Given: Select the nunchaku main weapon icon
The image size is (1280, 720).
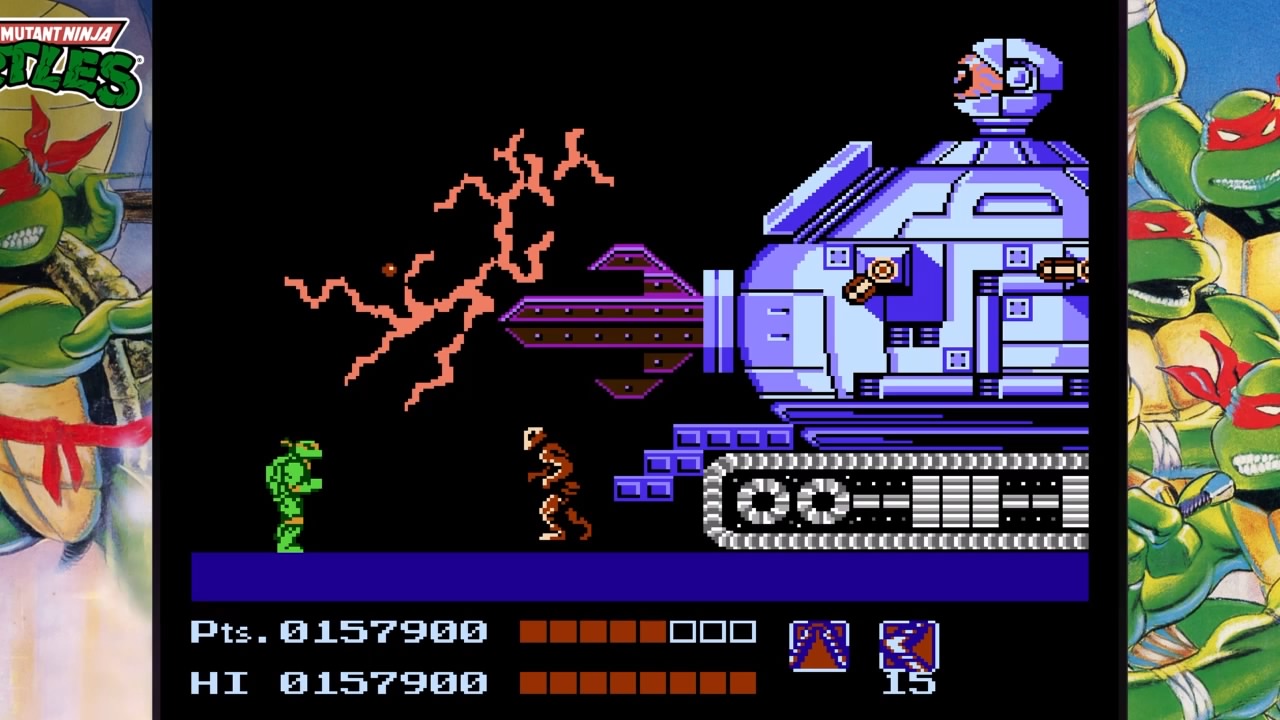Looking at the screenshot, I should (x=819, y=646).
